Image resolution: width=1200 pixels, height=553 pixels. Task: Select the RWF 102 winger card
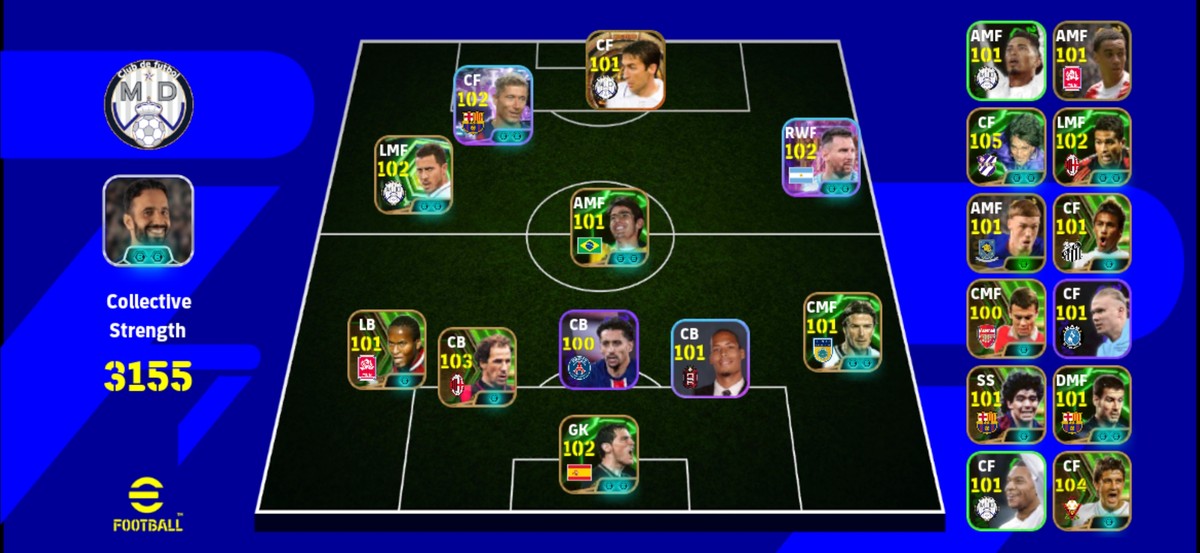pos(821,156)
